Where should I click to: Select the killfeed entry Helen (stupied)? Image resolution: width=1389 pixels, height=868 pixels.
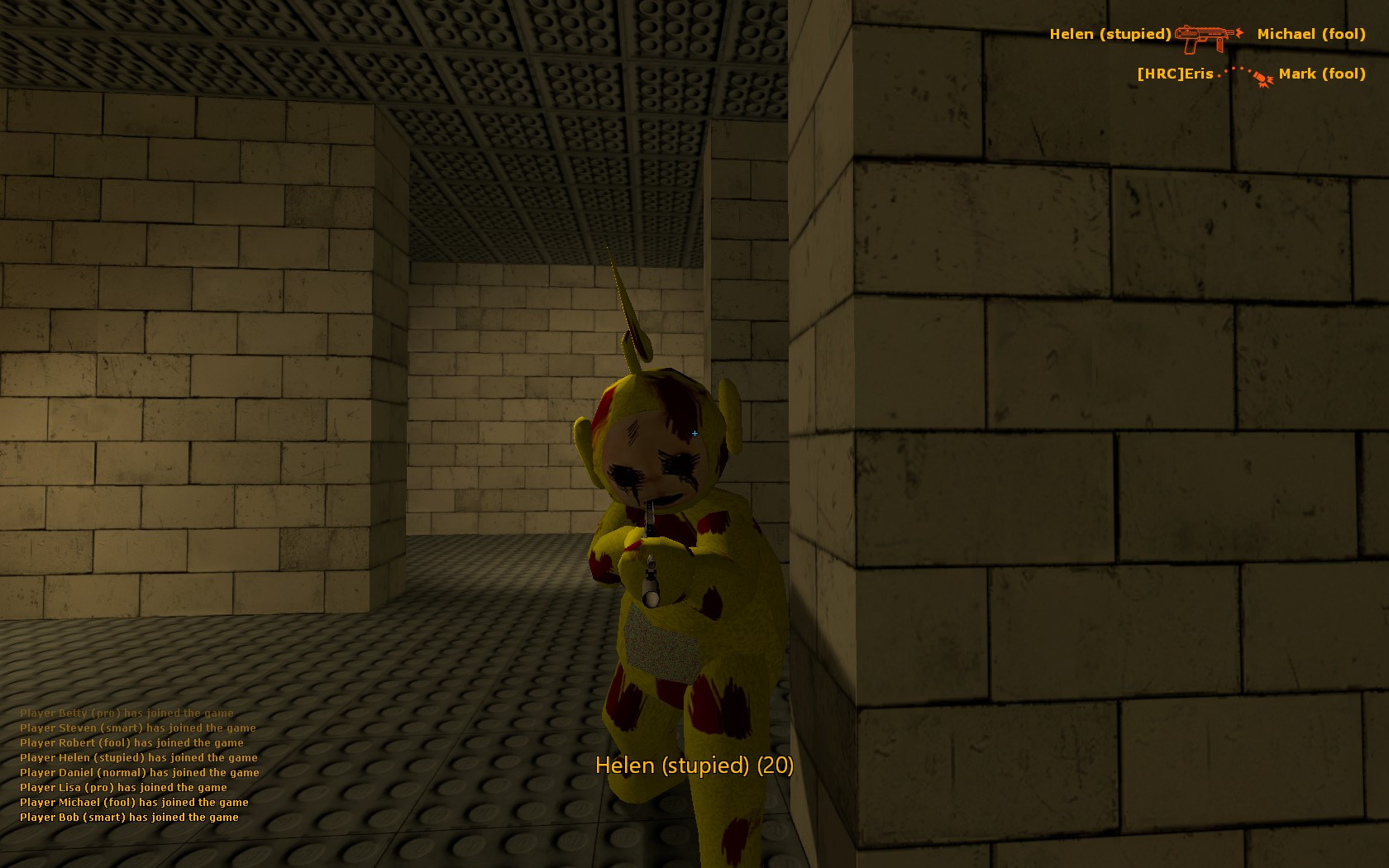(1110, 34)
